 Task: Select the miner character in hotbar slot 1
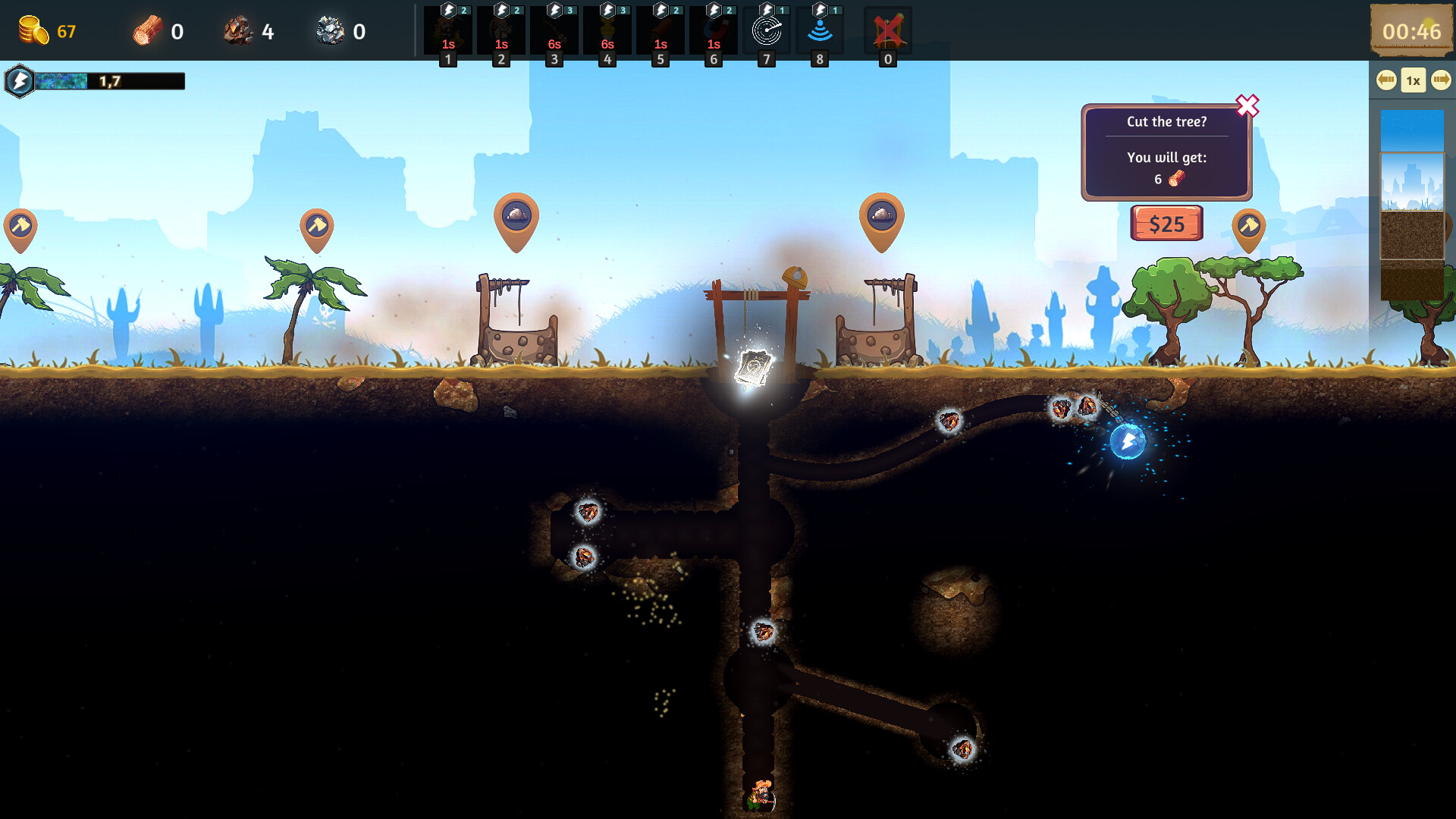click(448, 30)
